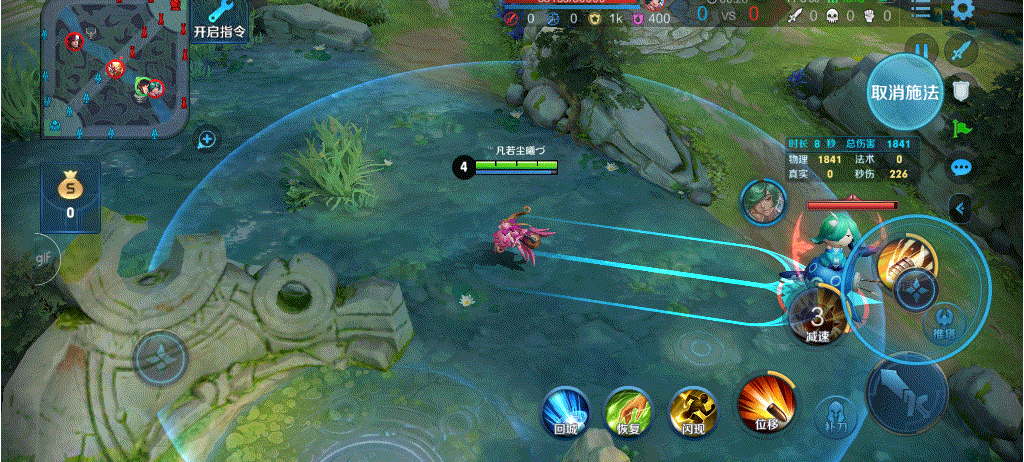Trigger the 位移 dash ability

click(766, 405)
